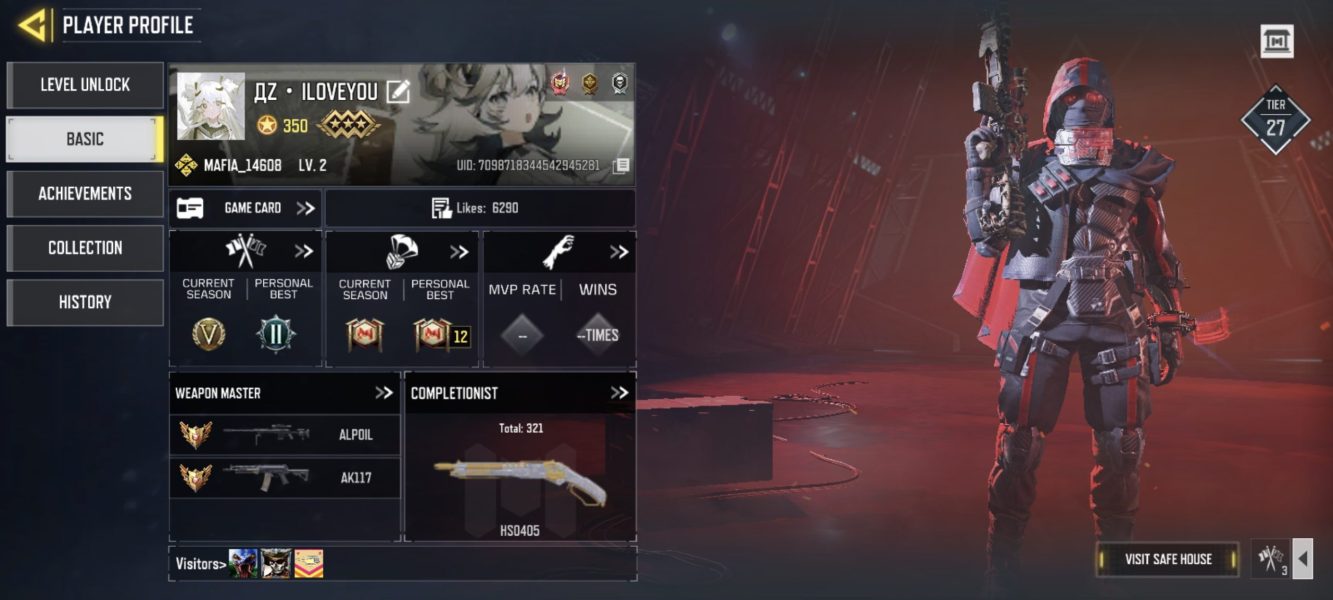Show the Collection tab
Image resolution: width=1333 pixels, height=600 pixels.
pos(85,247)
